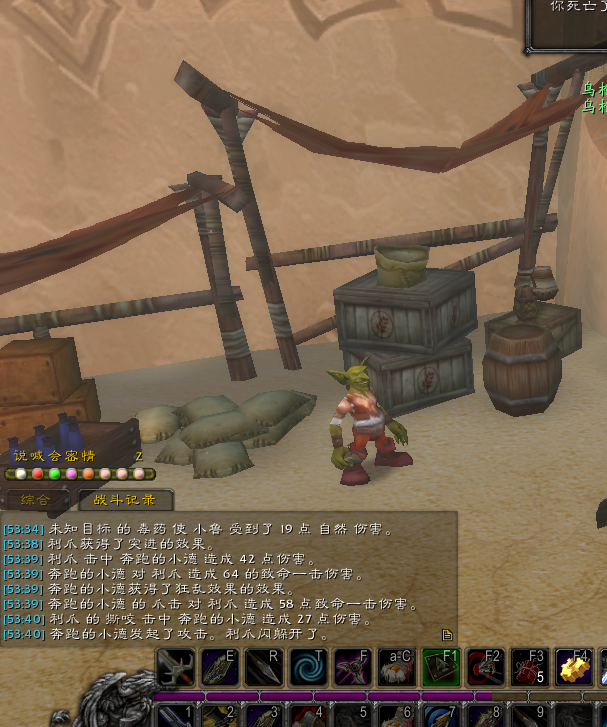Choose the red chat channel dot

(38, 474)
